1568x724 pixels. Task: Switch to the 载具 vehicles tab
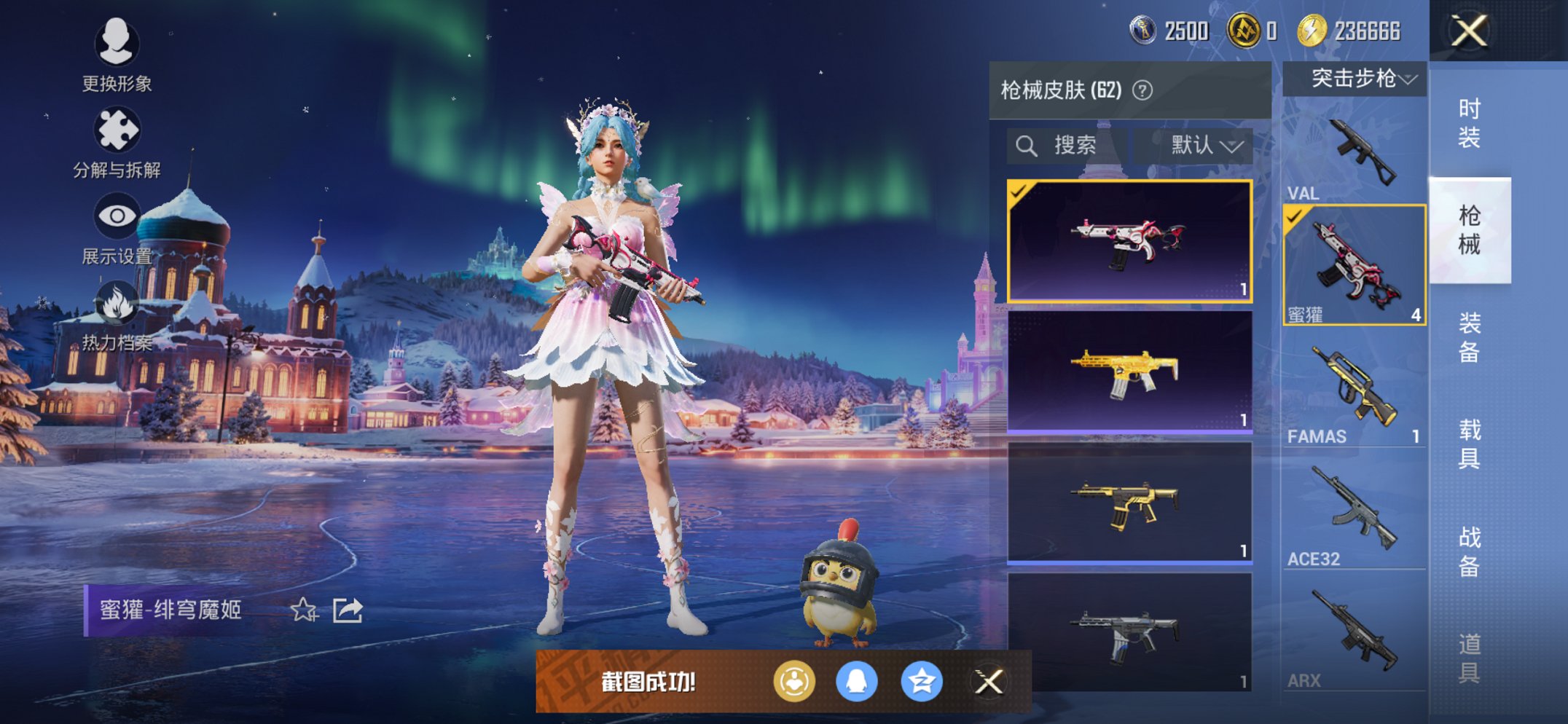coord(1469,444)
